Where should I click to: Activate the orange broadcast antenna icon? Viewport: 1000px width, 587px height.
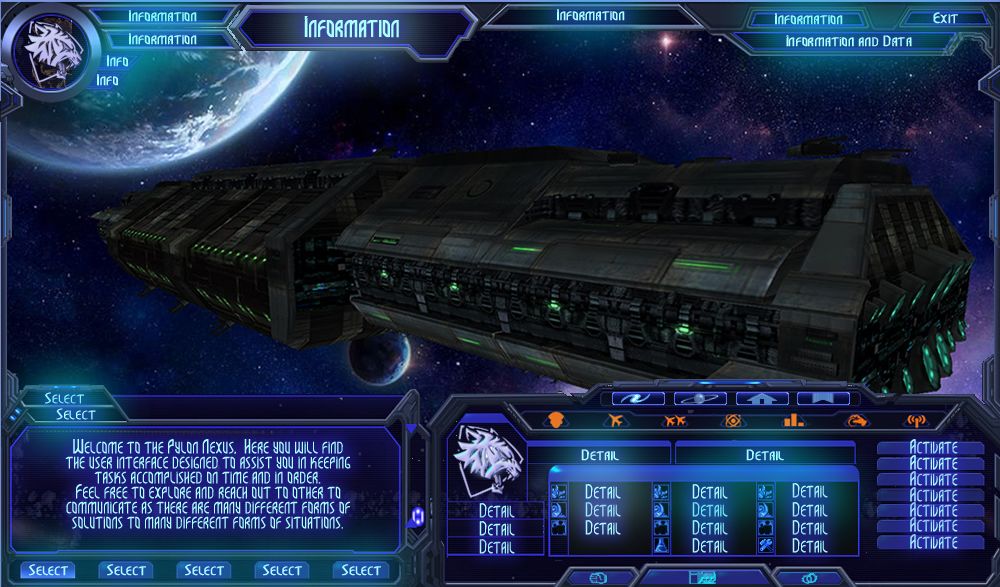tap(914, 421)
